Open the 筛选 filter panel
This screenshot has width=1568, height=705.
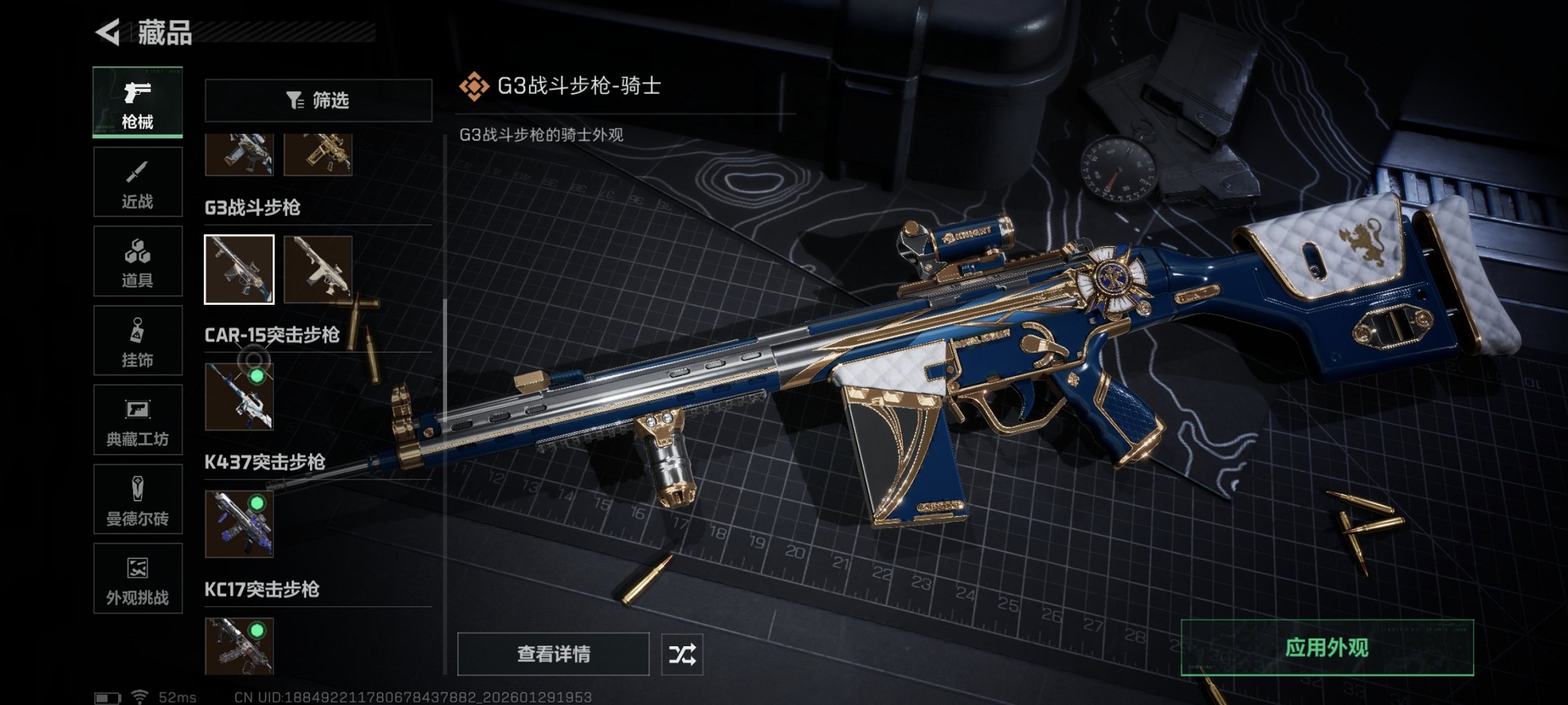pos(318,101)
